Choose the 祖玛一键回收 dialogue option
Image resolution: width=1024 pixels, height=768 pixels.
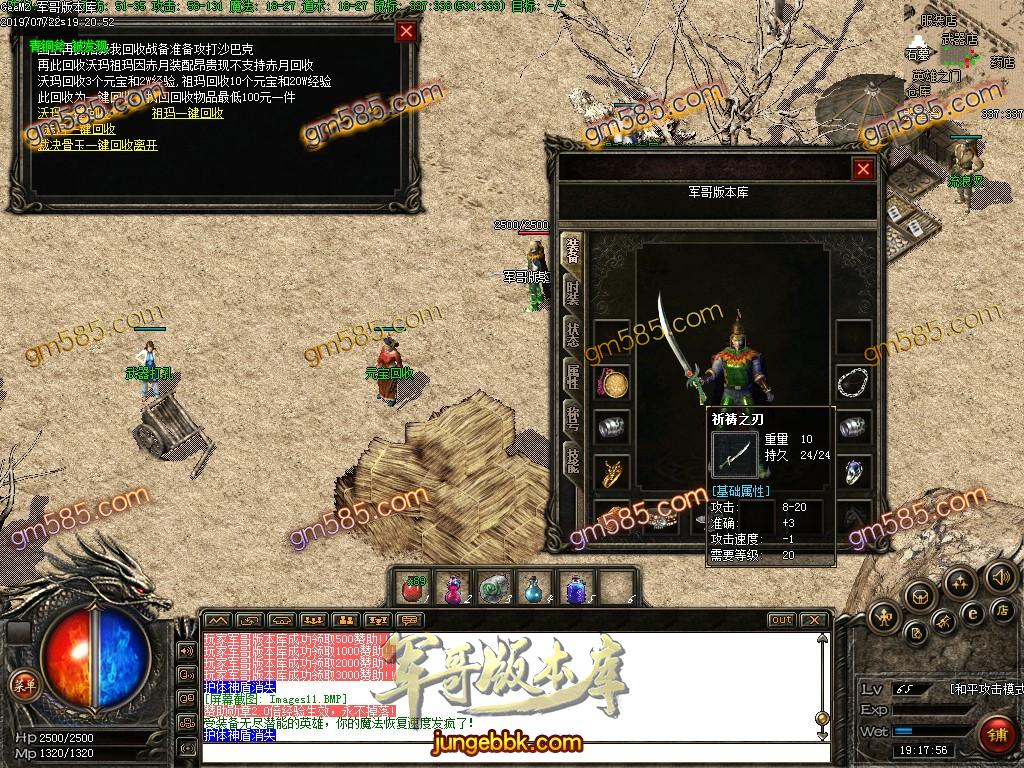(187, 113)
